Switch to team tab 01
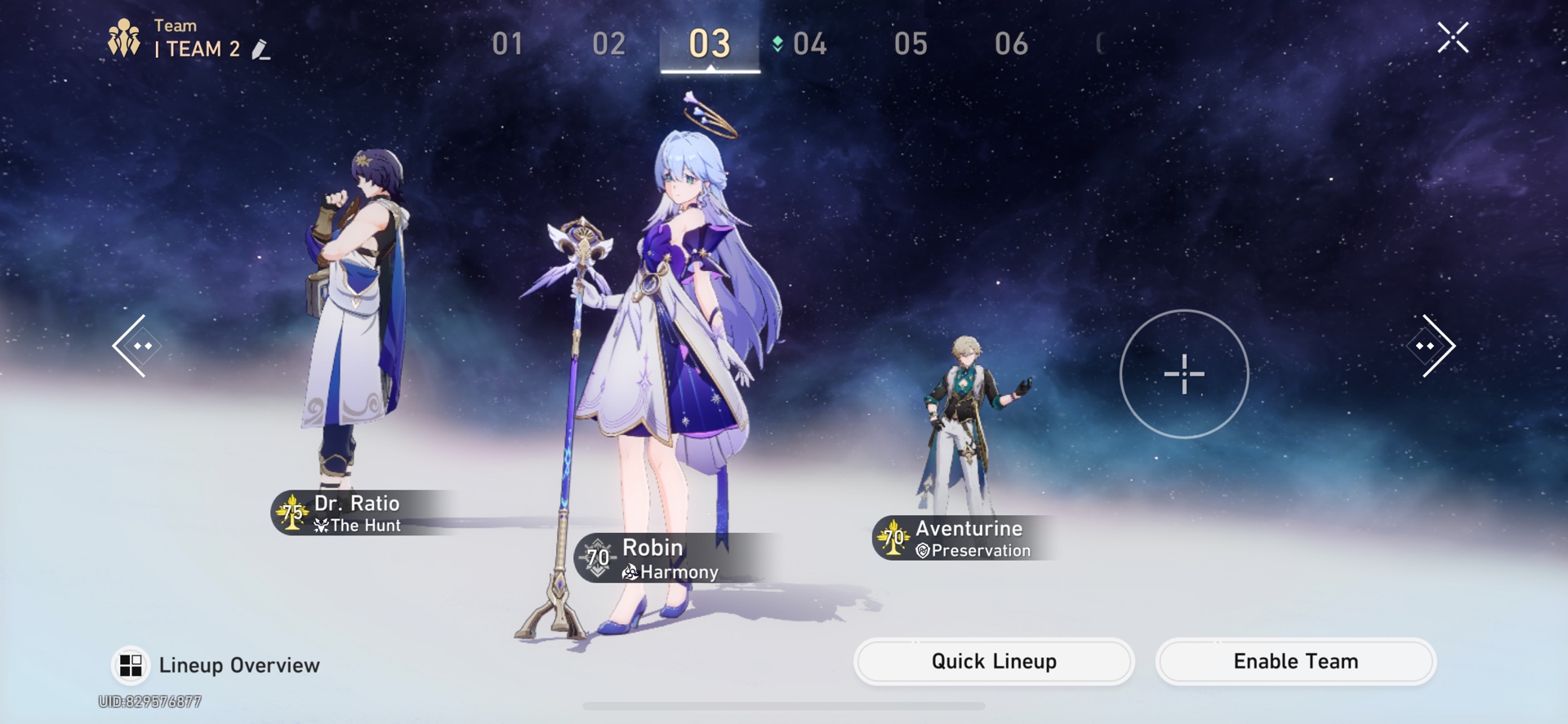The image size is (1568, 724). pyautogui.click(x=506, y=45)
